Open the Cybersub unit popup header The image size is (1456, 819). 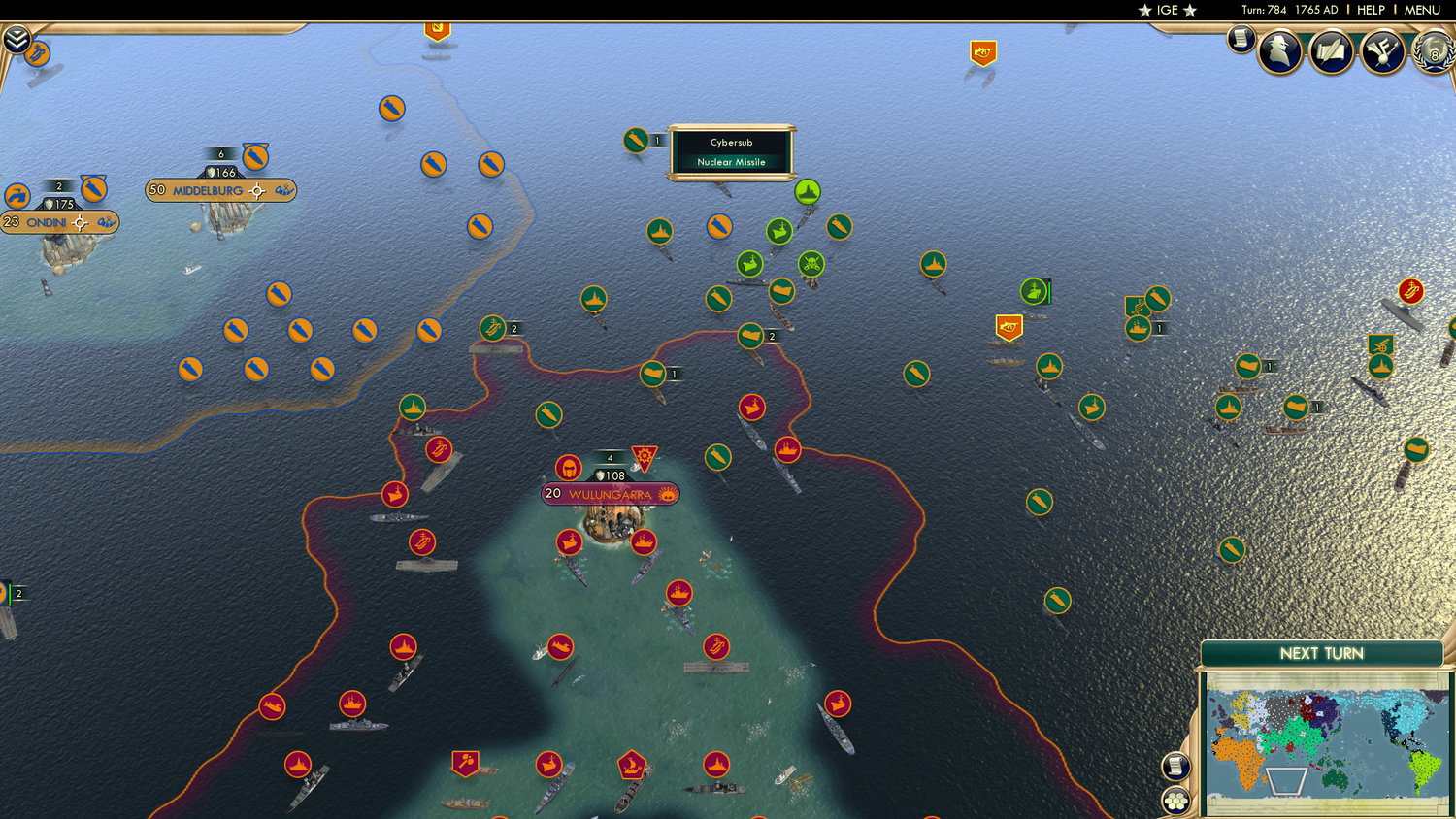pos(730,142)
